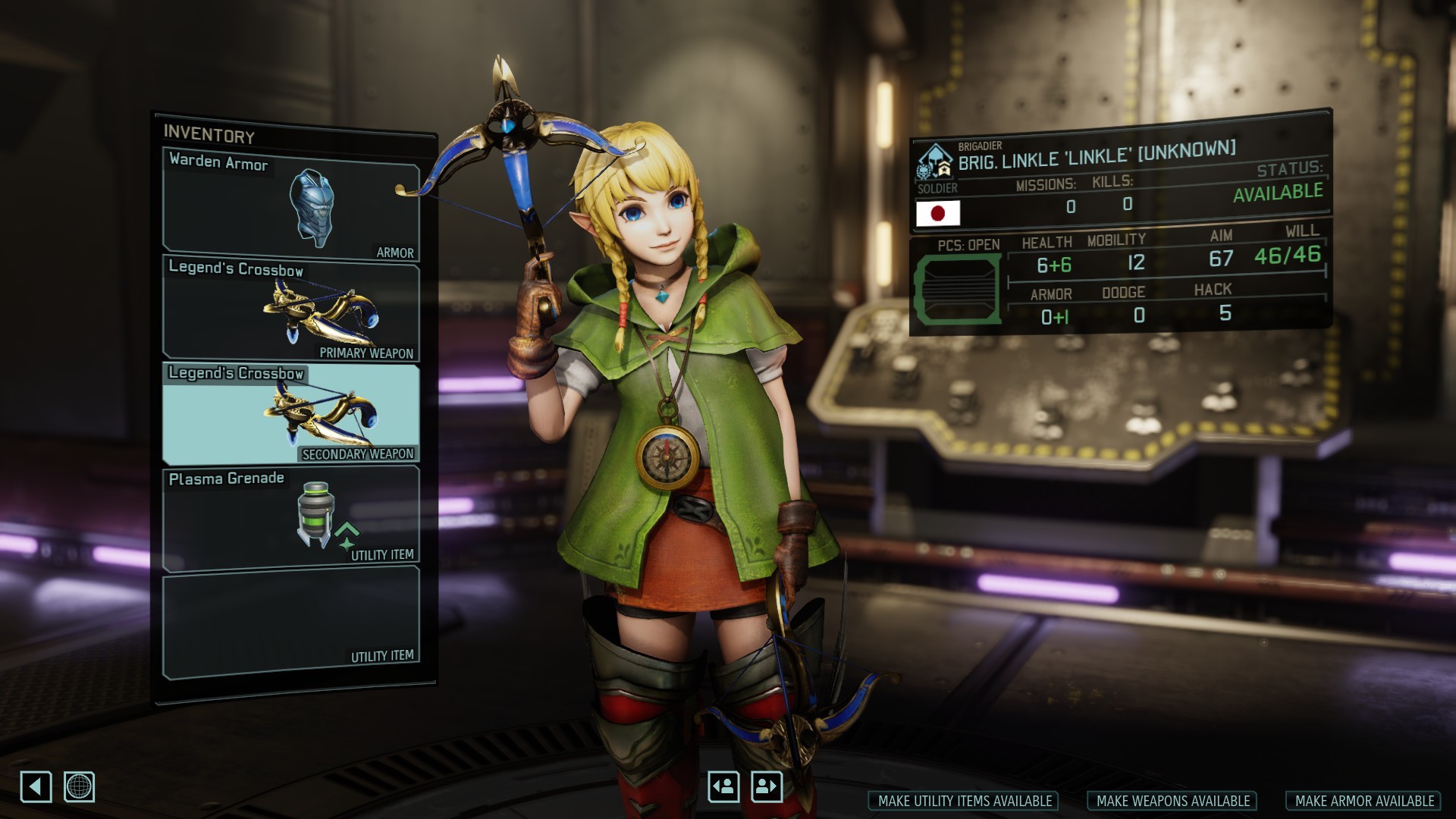The image size is (1456, 819).
Task: Open the globe icon button
Action: 79,786
